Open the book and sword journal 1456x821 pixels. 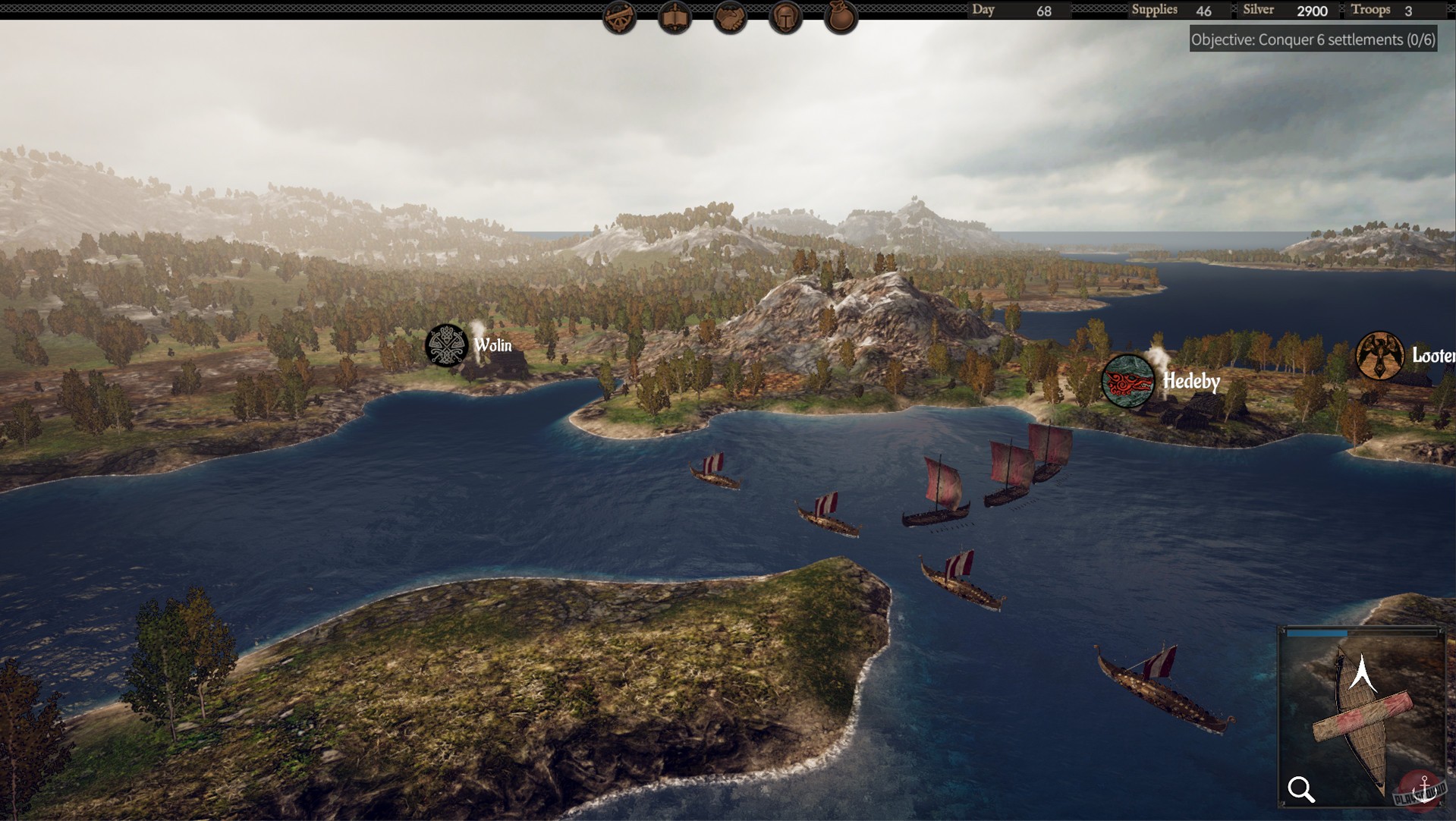(x=675, y=17)
